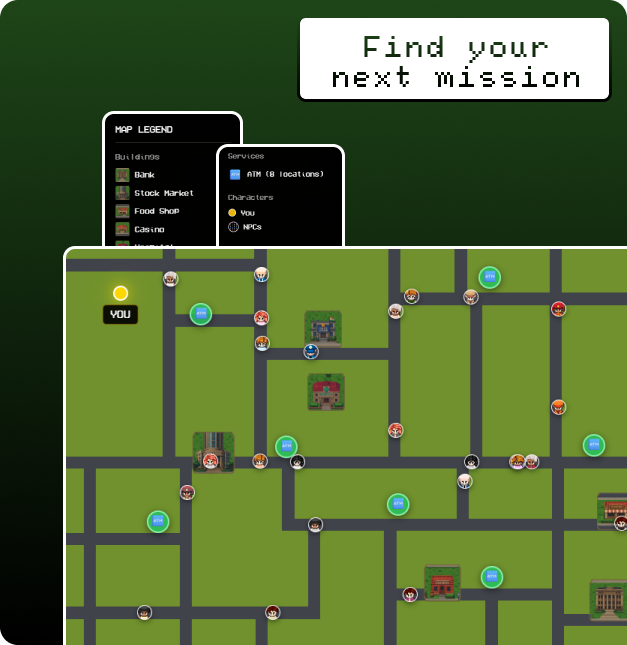
Task: Select the Bank entry in the map legend
Action: pos(144,175)
